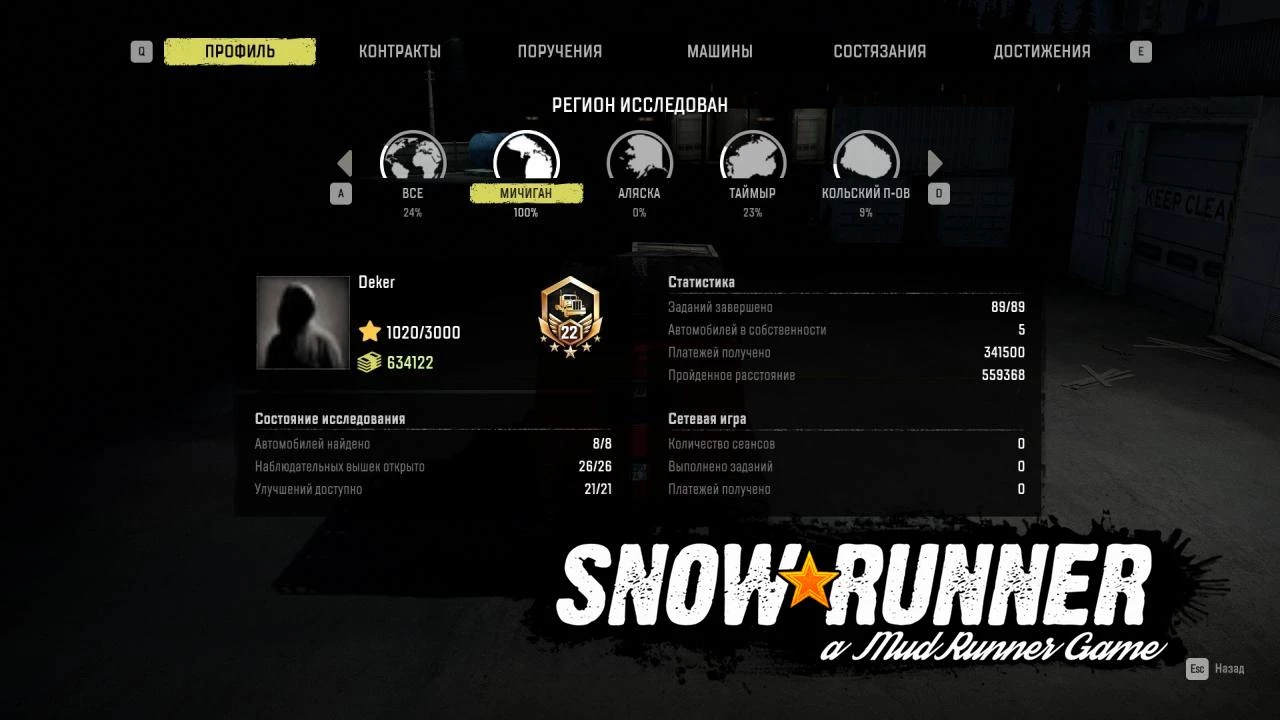Open the Достижения tab

pyautogui.click(x=1043, y=51)
